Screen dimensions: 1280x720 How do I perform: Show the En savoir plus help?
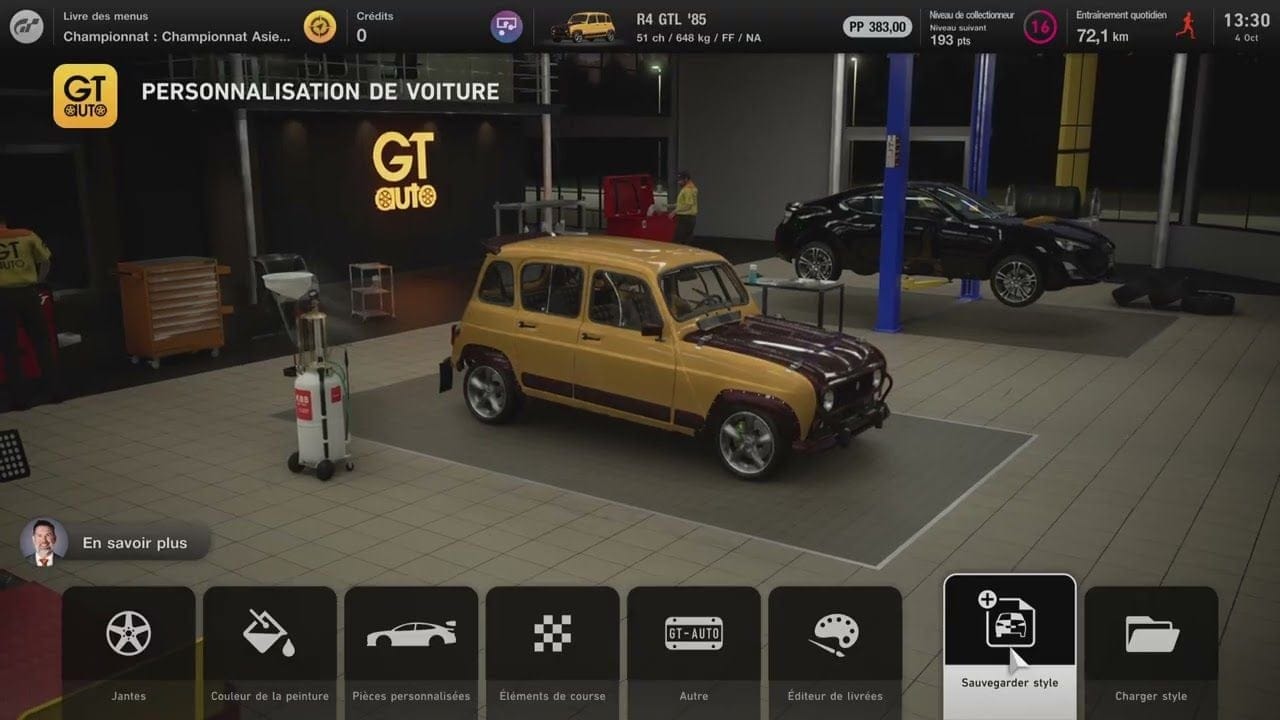[x=115, y=542]
